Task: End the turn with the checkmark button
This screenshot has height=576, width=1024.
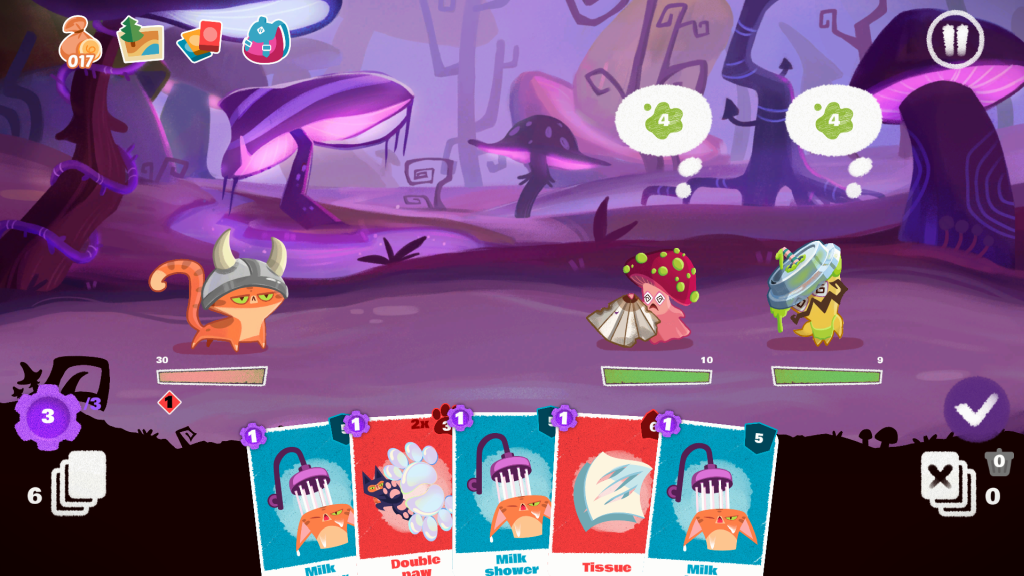Action: pos(976,409)
